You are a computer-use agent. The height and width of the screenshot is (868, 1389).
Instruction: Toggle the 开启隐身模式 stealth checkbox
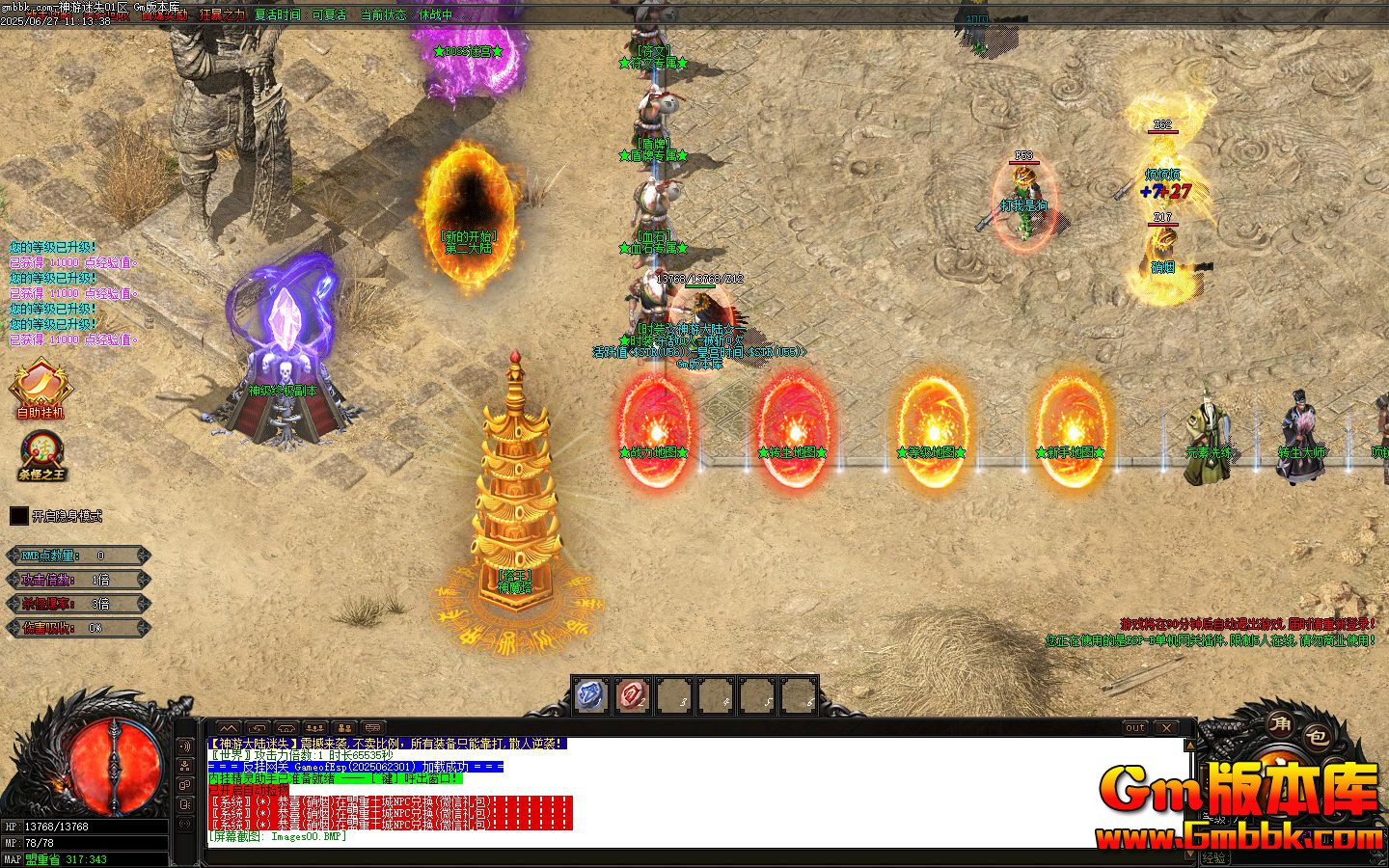tap(18, 516)
